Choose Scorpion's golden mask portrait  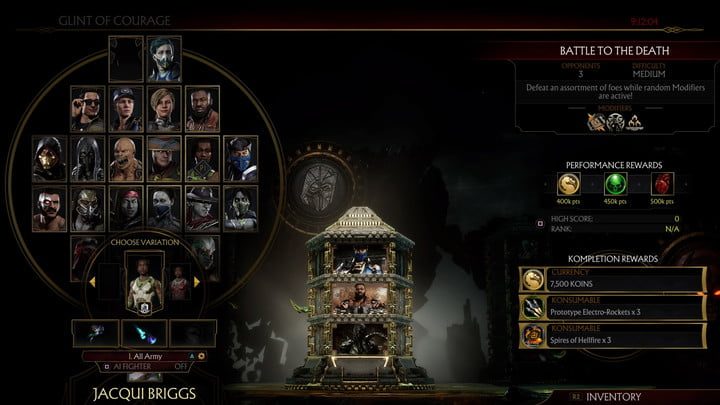(x=47, y=156)
